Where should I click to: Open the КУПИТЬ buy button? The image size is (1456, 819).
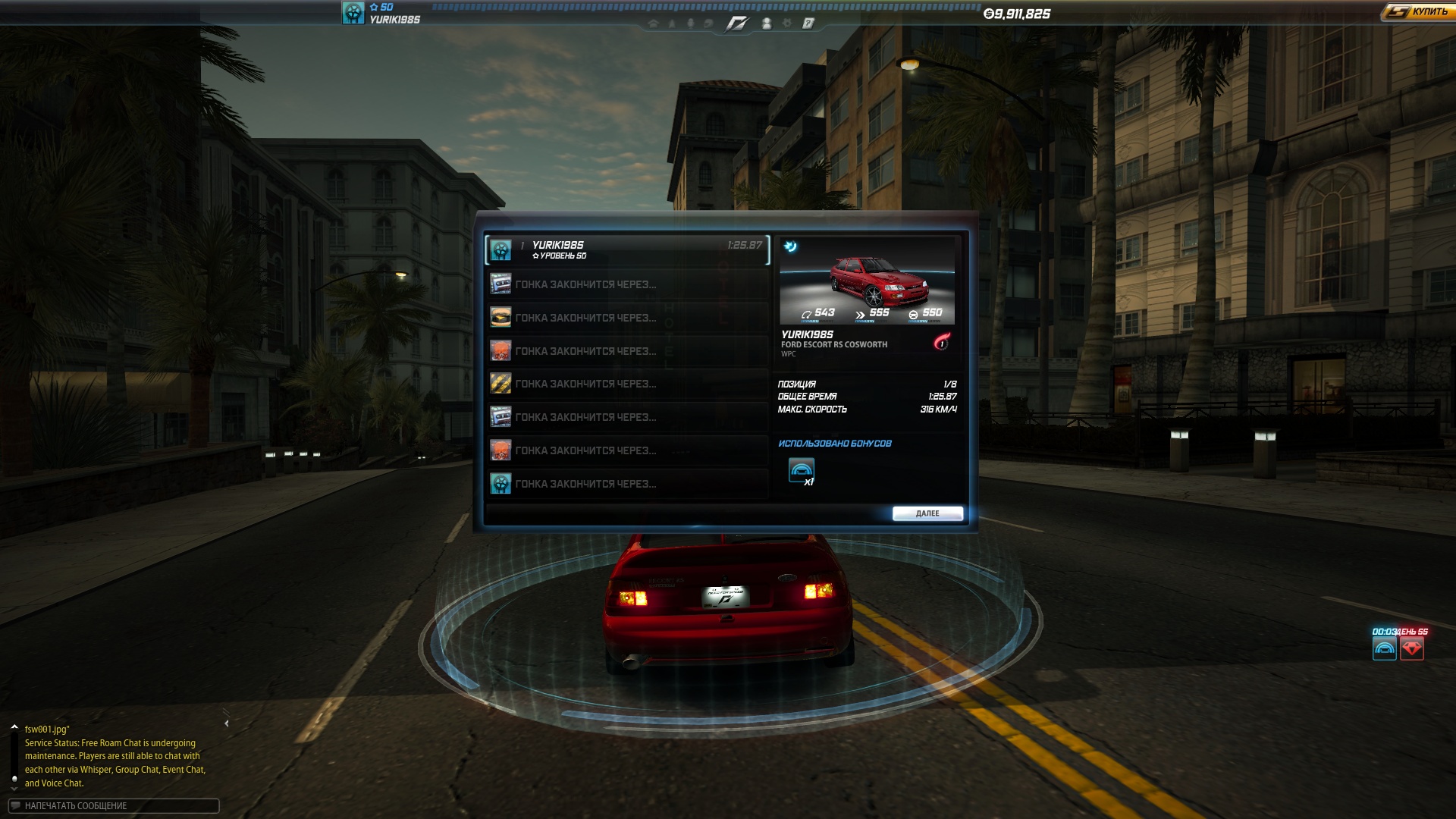point(1417,12)
